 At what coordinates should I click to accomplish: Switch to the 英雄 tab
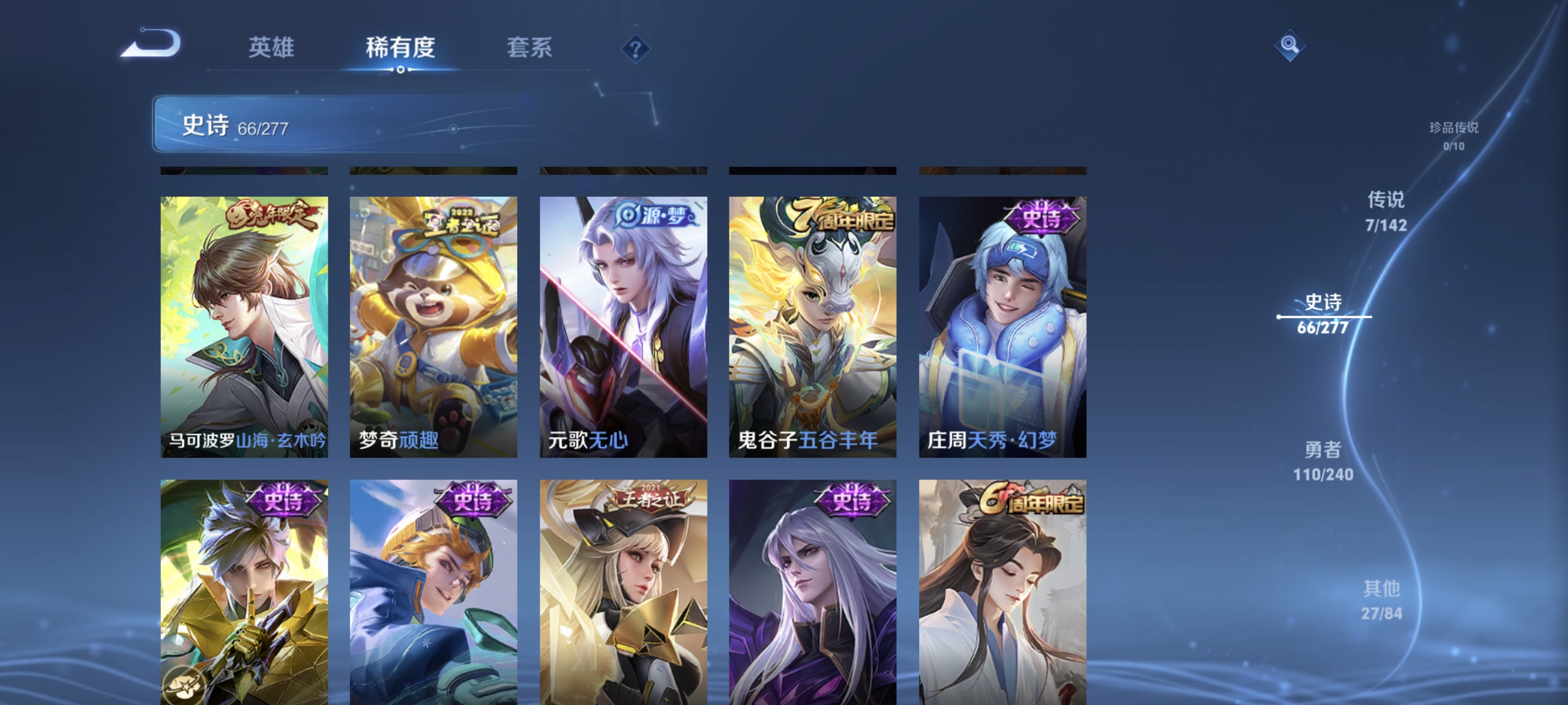tap(272, 48)
